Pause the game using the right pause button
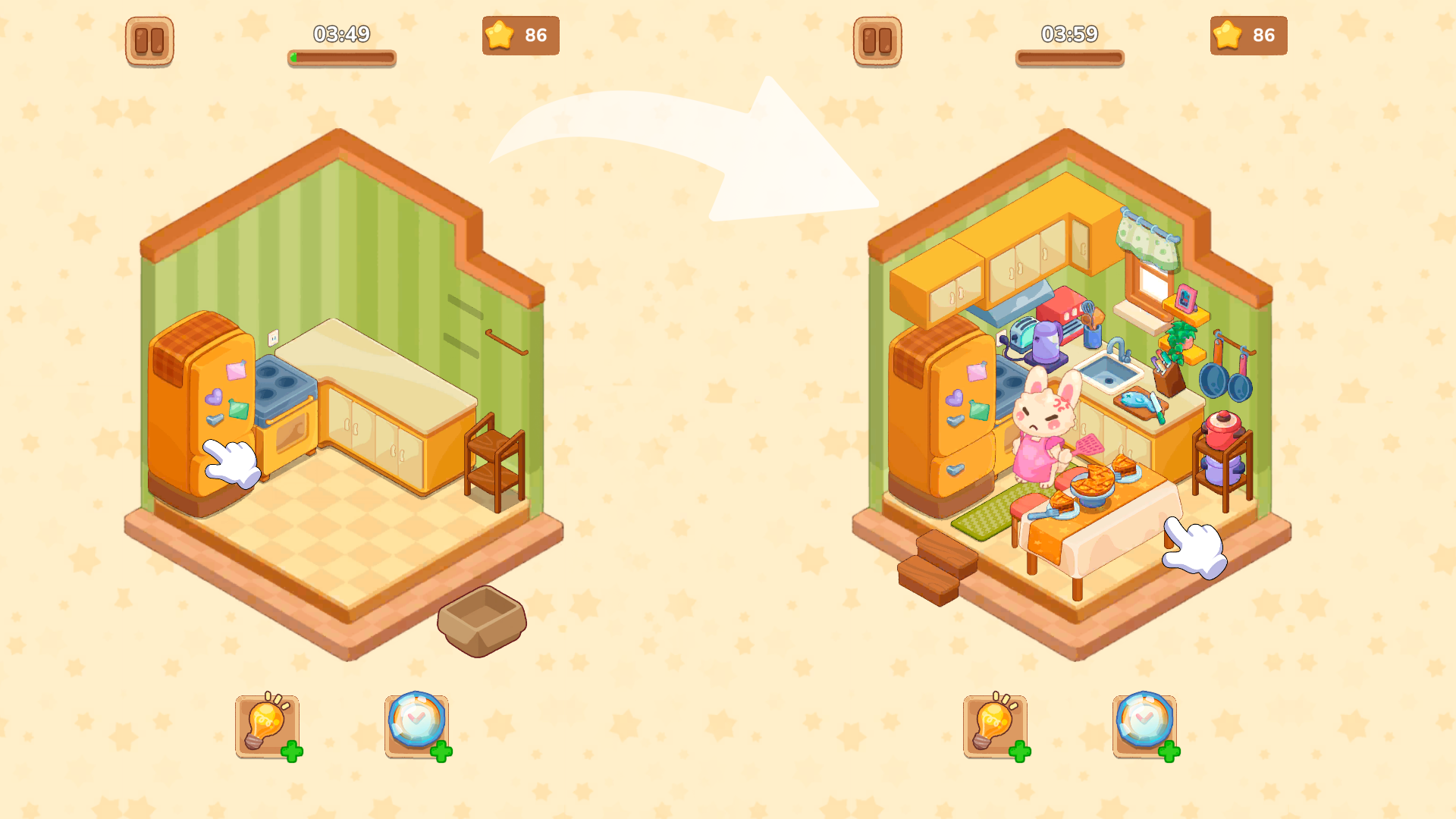This screenshot has height=819, width=1456. 877,39
